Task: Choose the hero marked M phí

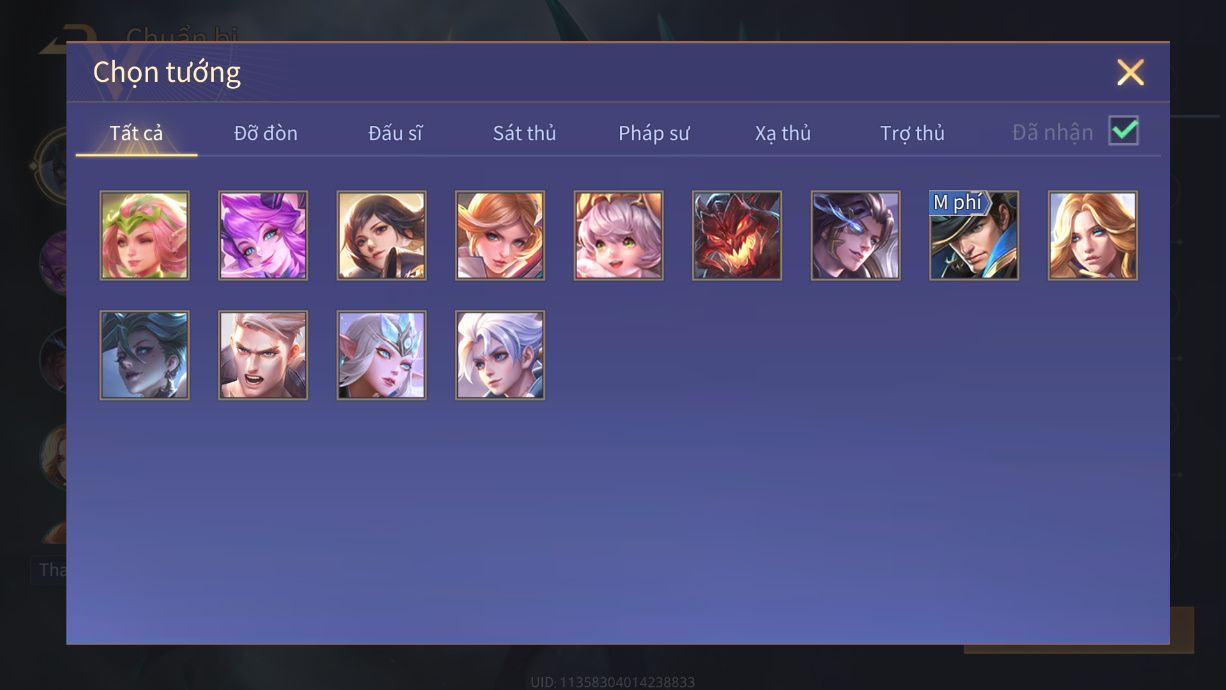Action: (x=974, y=236)
